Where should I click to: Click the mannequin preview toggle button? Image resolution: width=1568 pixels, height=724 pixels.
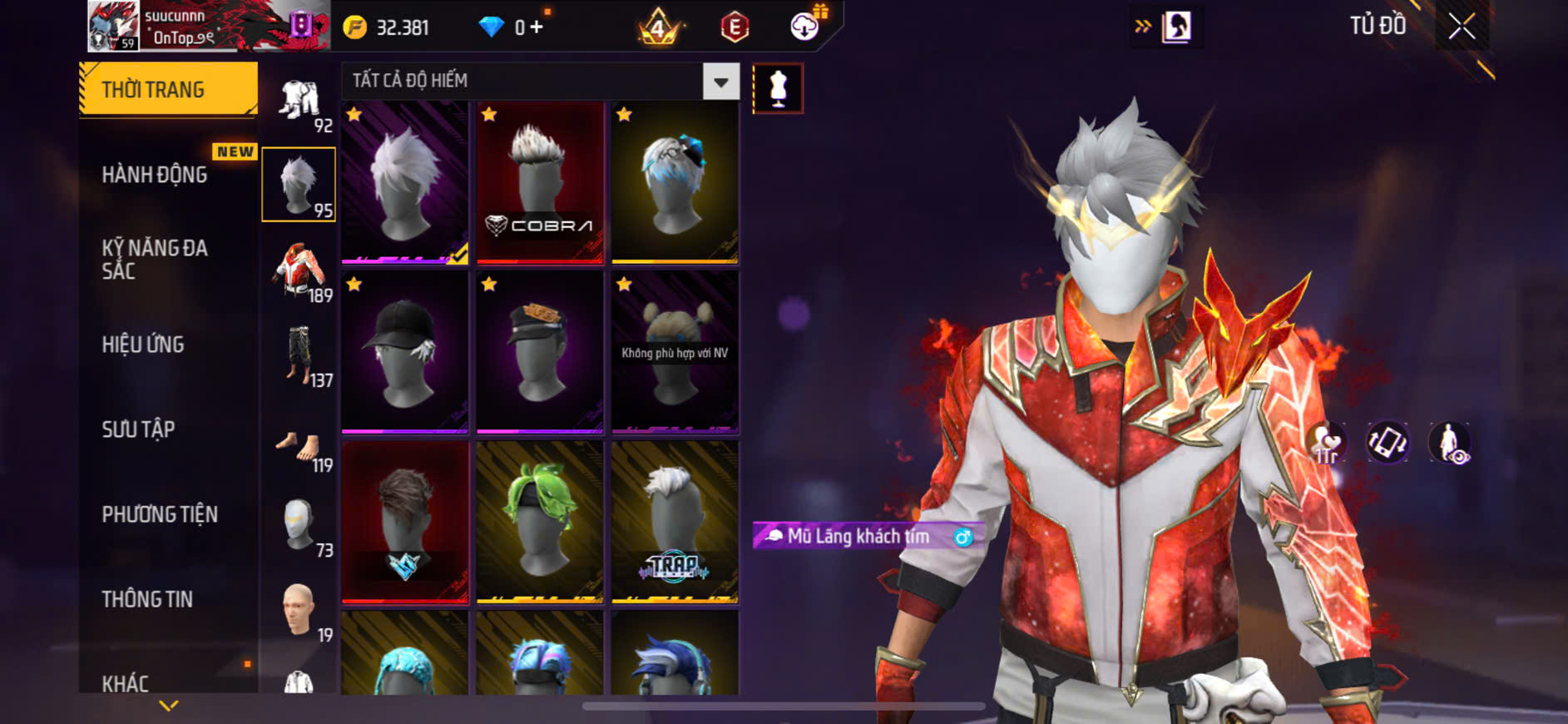[x=778, y=88]
